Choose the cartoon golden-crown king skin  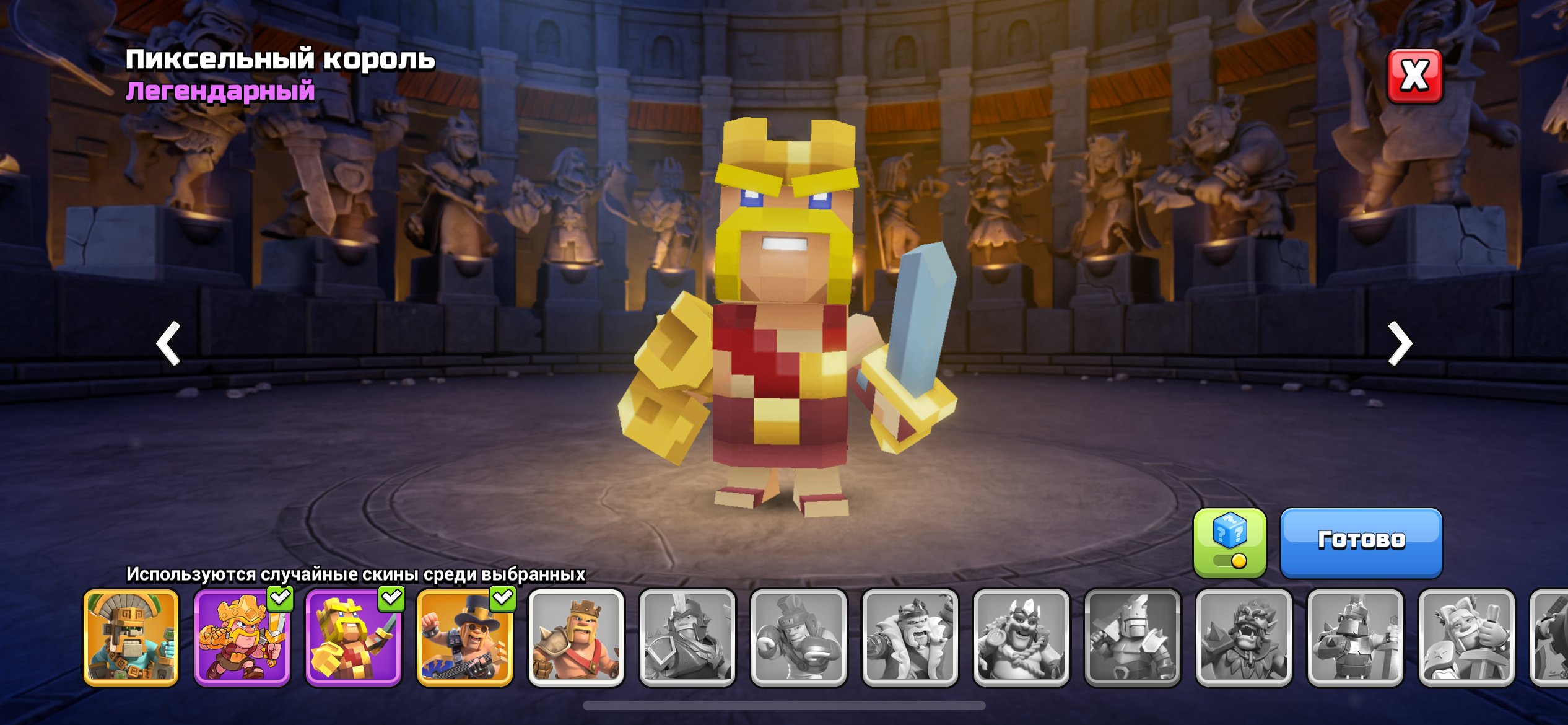click(242, 638)
